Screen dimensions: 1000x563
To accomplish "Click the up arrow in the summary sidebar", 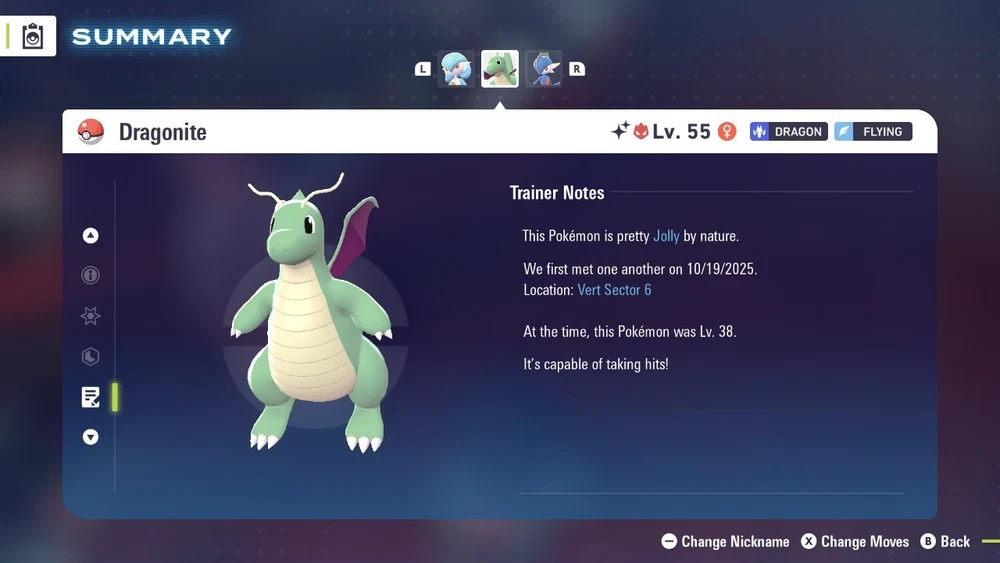I will 91,236.
